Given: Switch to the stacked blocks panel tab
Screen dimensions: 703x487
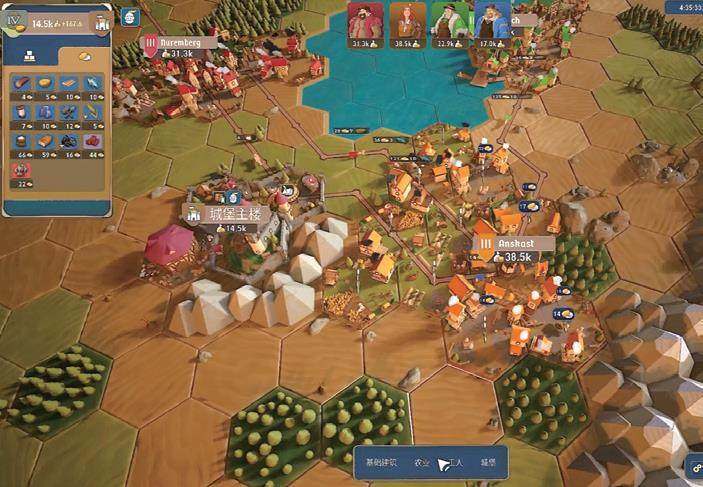Looking at the screenshot, I should click(29, 56).
